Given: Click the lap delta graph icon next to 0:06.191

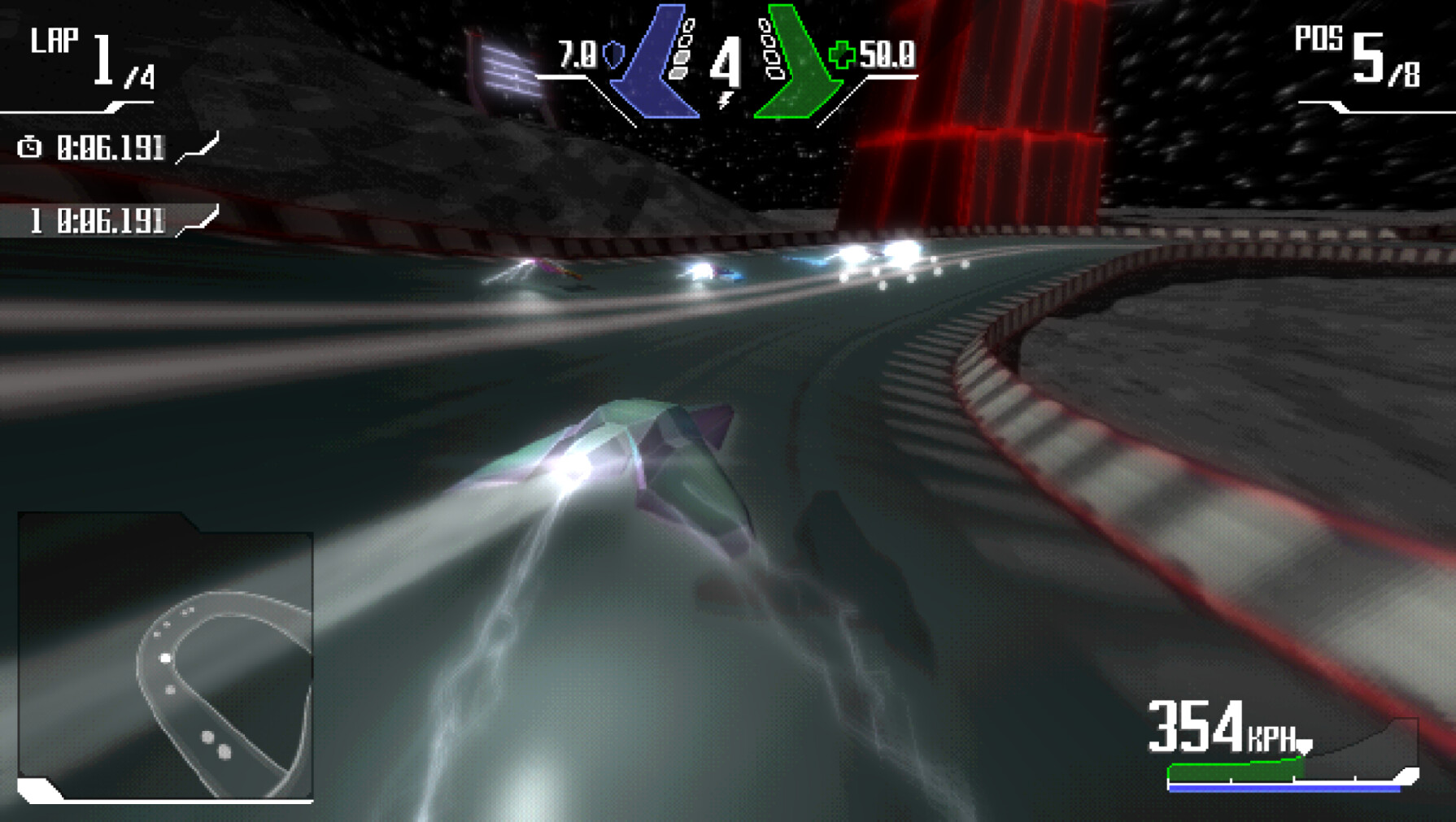Looking at the screenshot, I should [198, 148].
